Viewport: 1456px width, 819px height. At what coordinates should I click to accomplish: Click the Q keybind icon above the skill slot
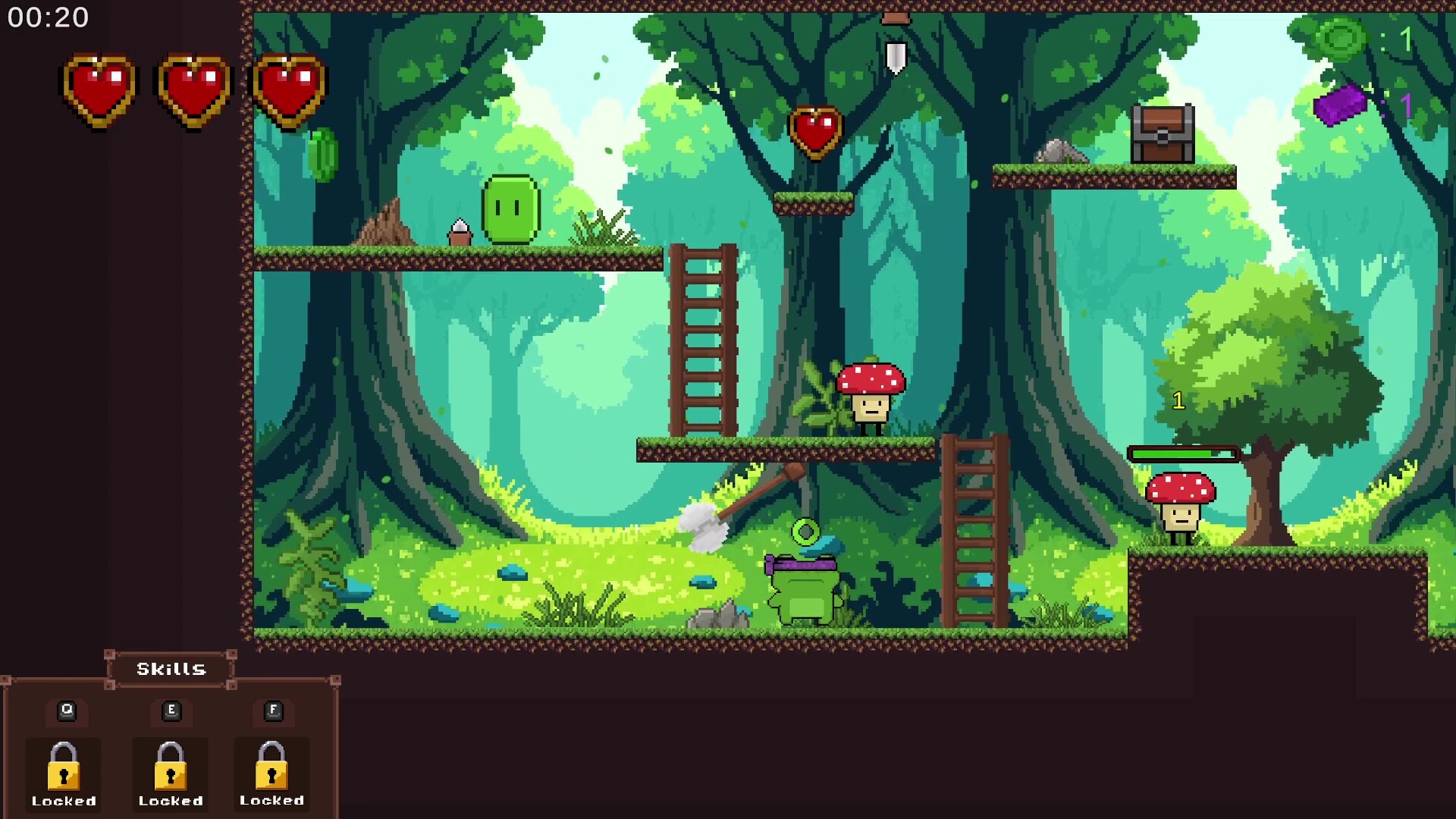(x=67, y=711)
